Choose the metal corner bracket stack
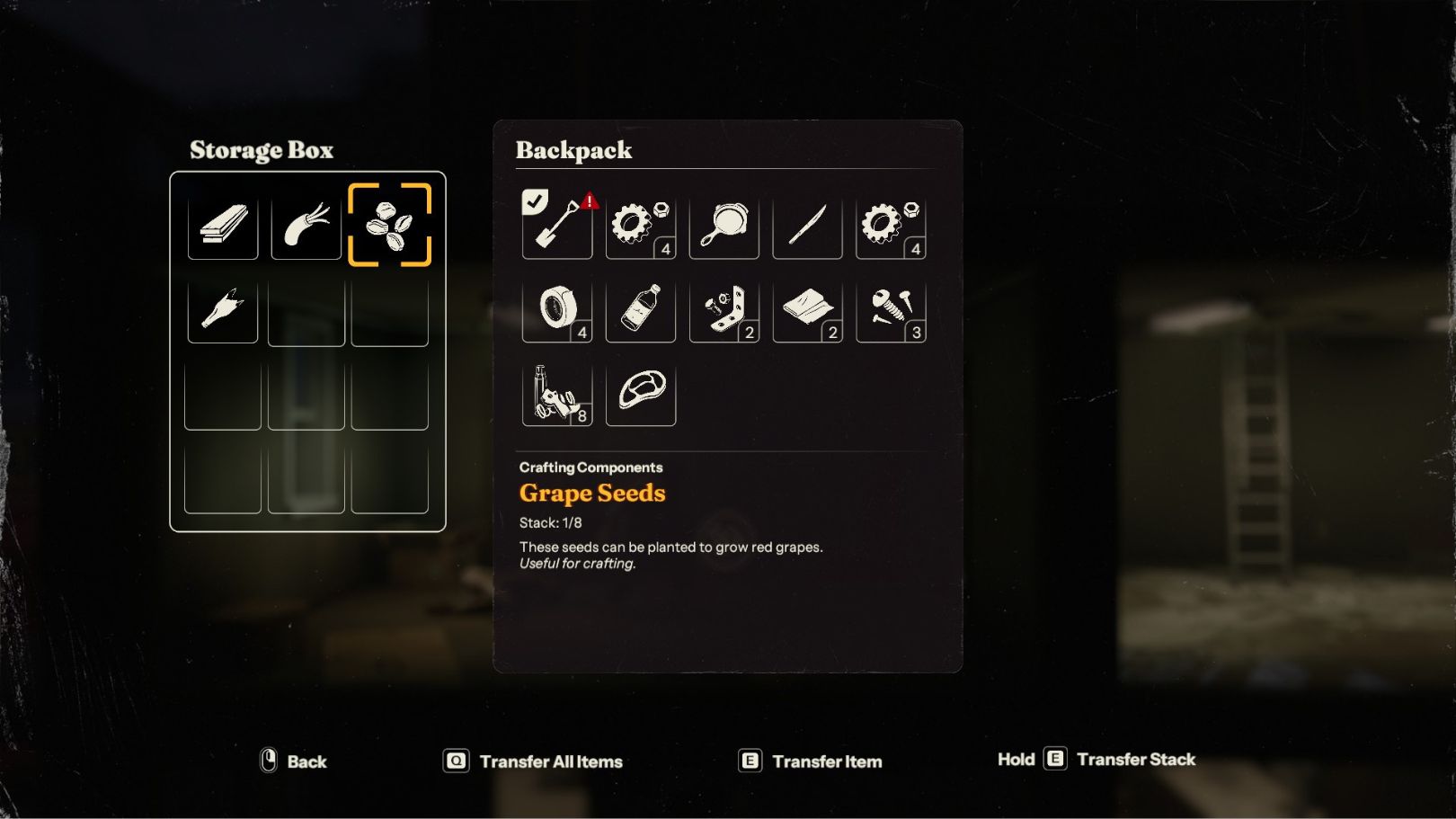The width and height of the screenshot is (1456, 819). click(724, 308)
